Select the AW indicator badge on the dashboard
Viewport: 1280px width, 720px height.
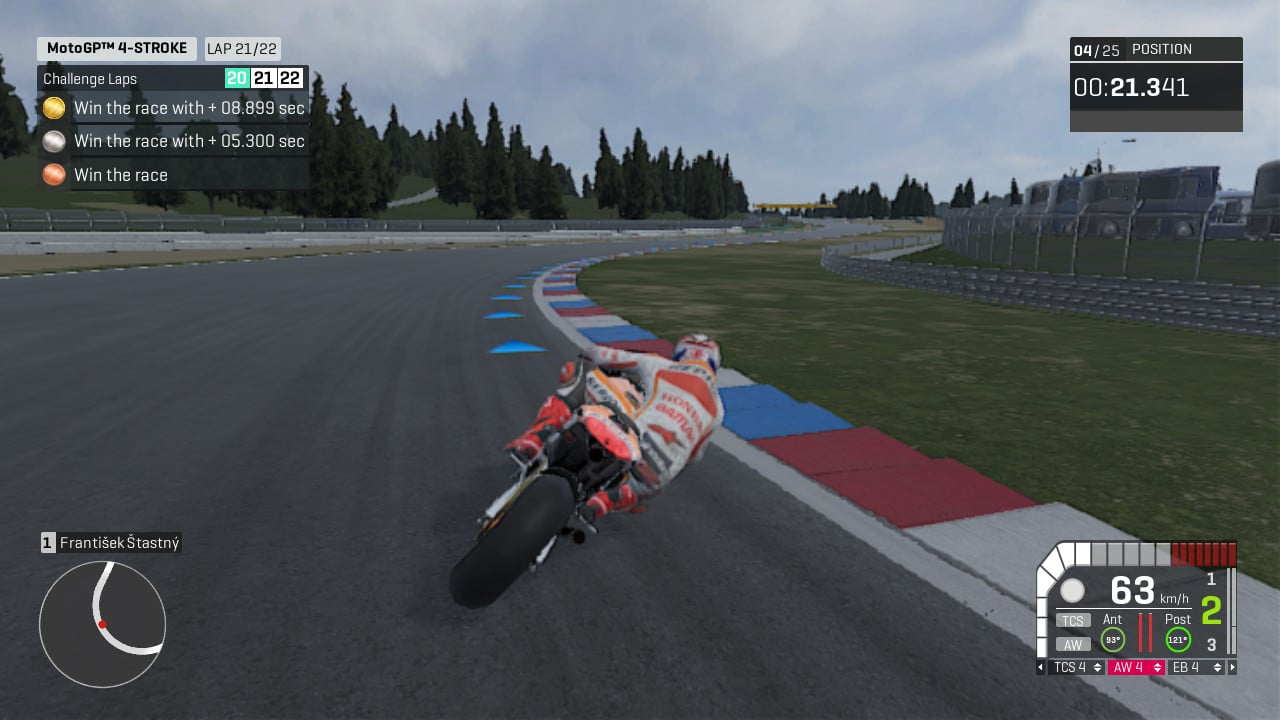pyautogui.click(x=1073, y=643)
